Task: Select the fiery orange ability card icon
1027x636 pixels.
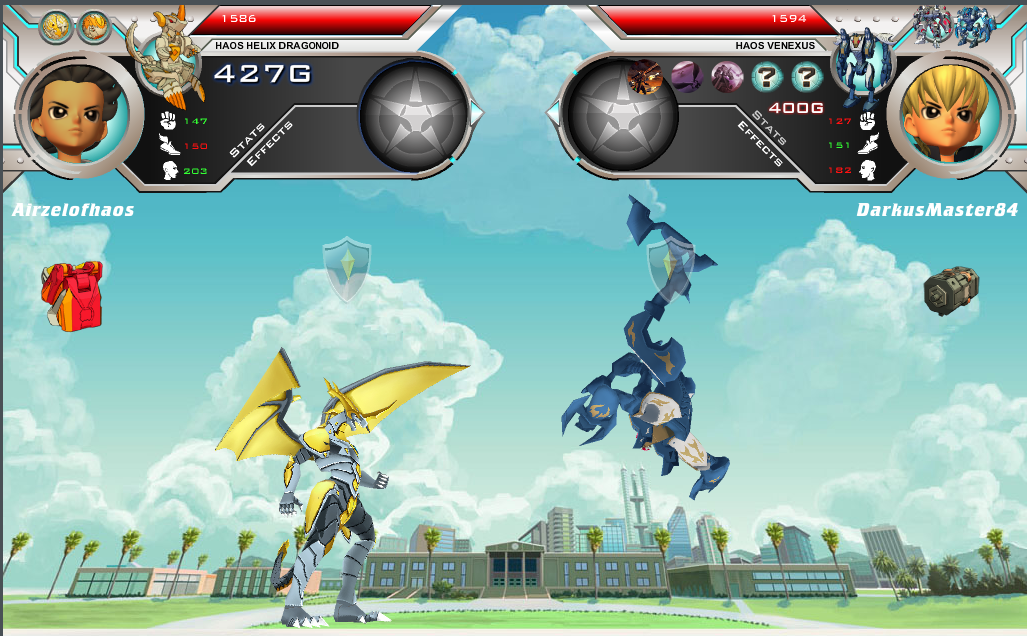Action: tap(645, 76)
